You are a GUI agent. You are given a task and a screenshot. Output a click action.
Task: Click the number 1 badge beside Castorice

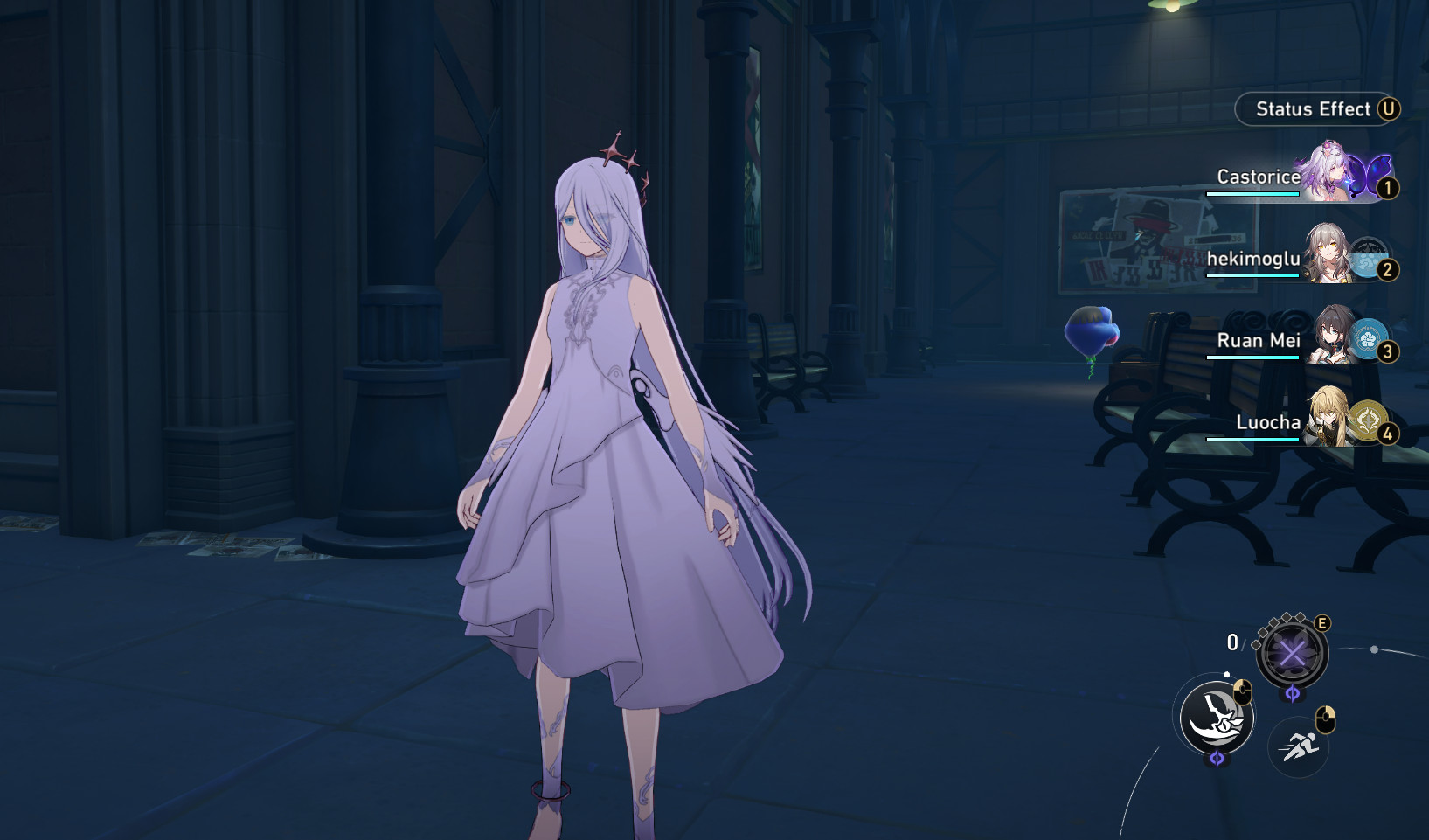click(1388, 187)
